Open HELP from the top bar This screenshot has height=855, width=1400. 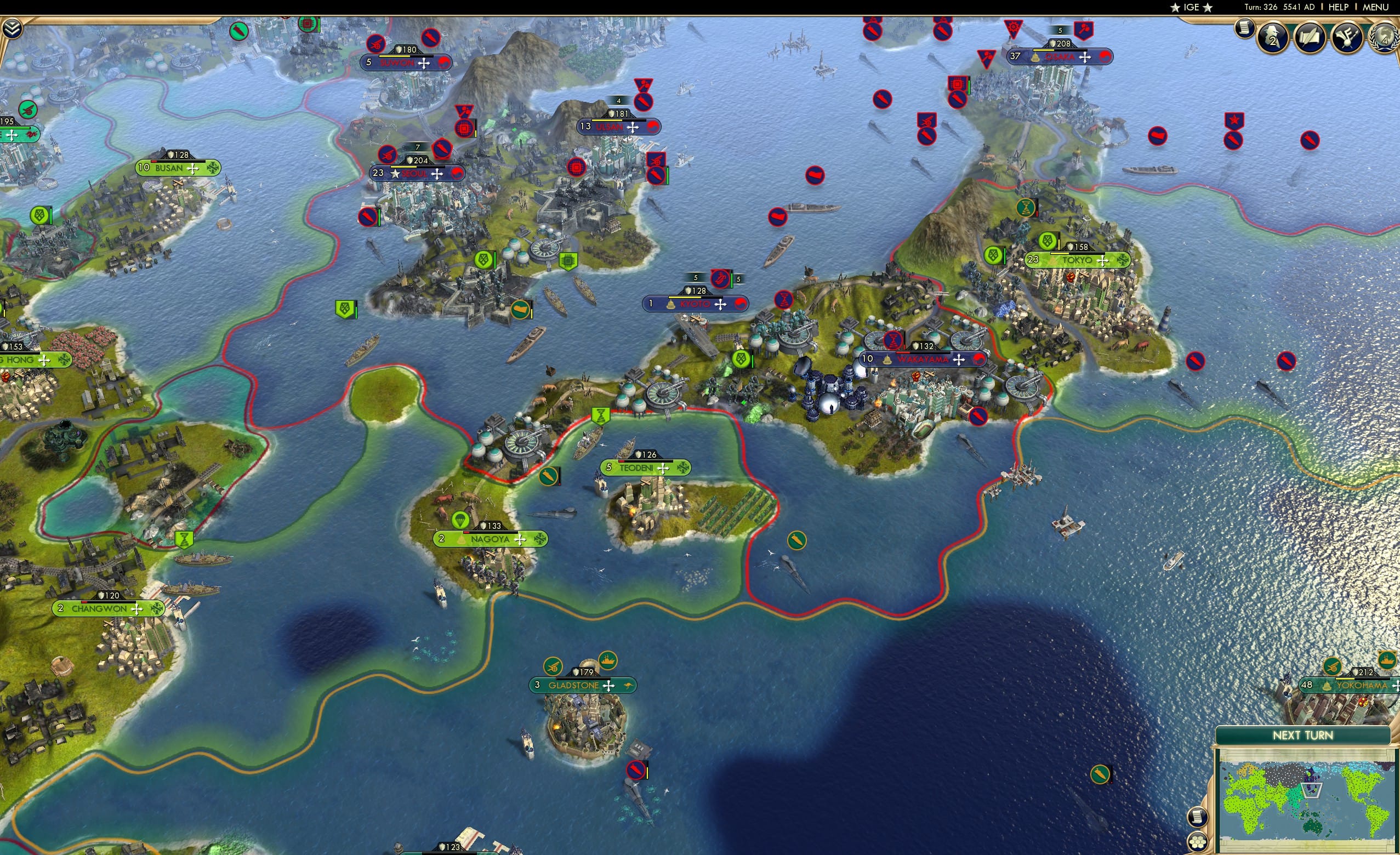click(1339, 7)
